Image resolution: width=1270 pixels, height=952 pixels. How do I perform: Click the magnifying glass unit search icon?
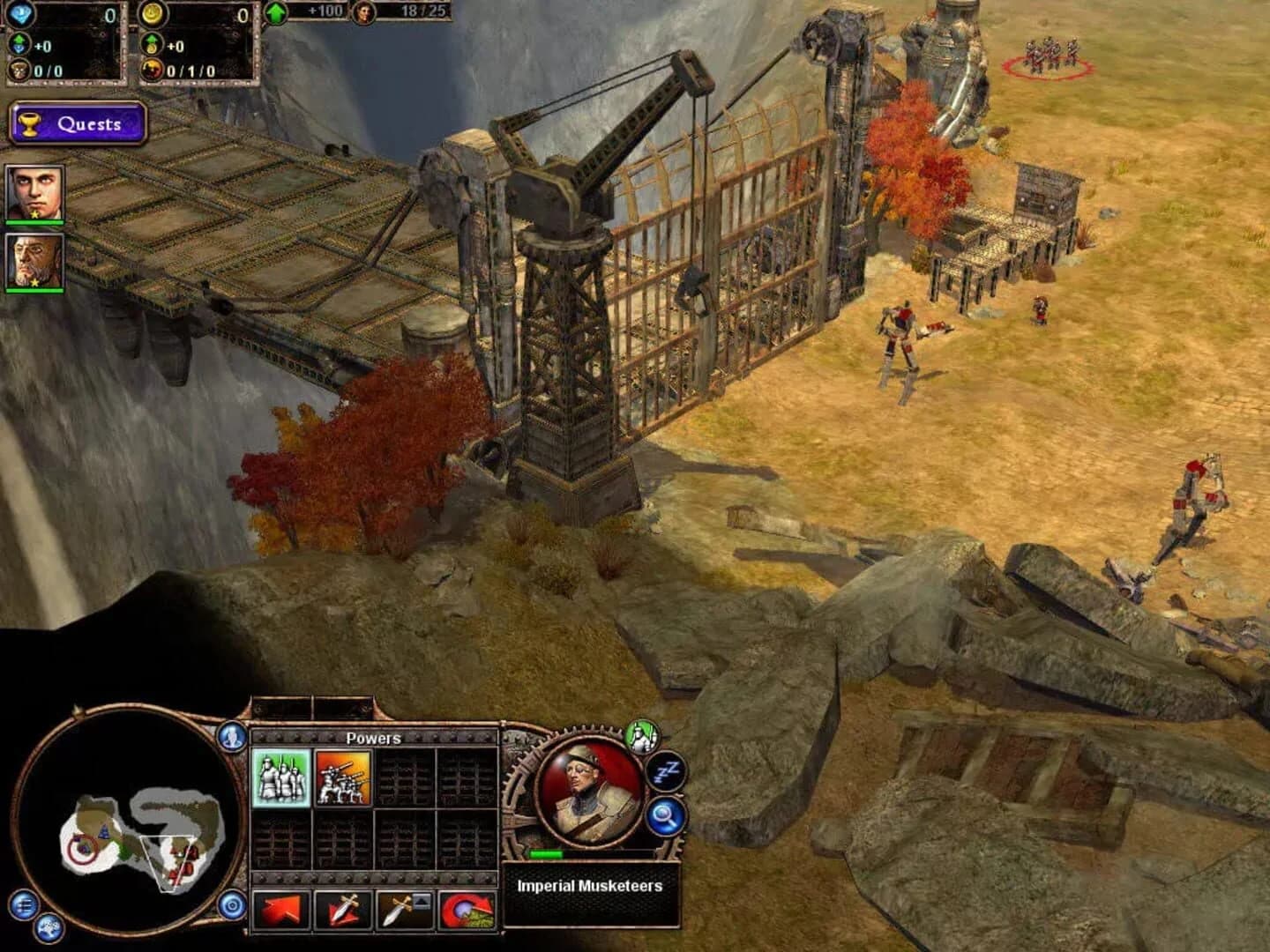point(665,817)
